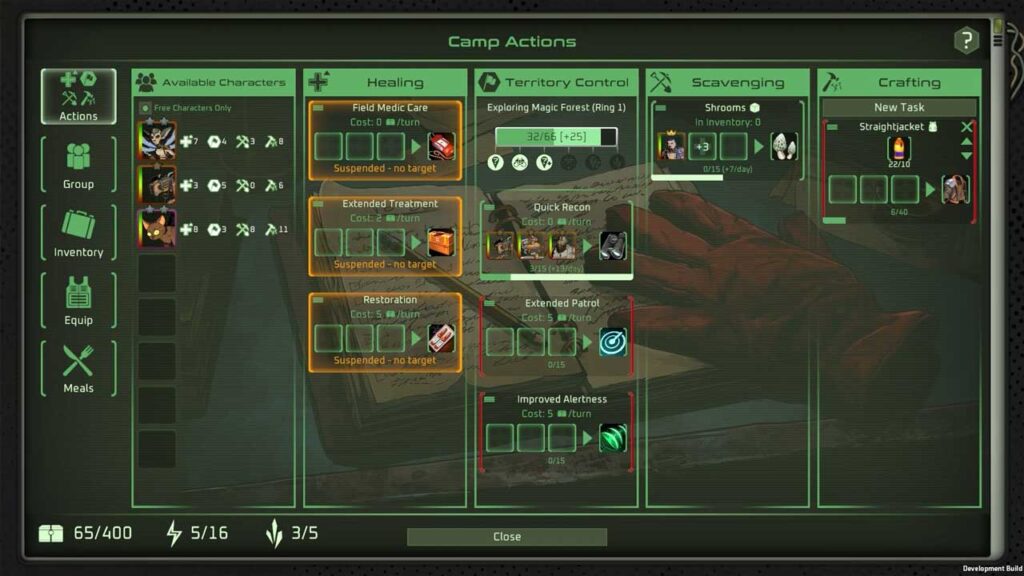1024x576 pixels.
Task: Cancel the Straightjacket crafting task
Action: [966, 127]
